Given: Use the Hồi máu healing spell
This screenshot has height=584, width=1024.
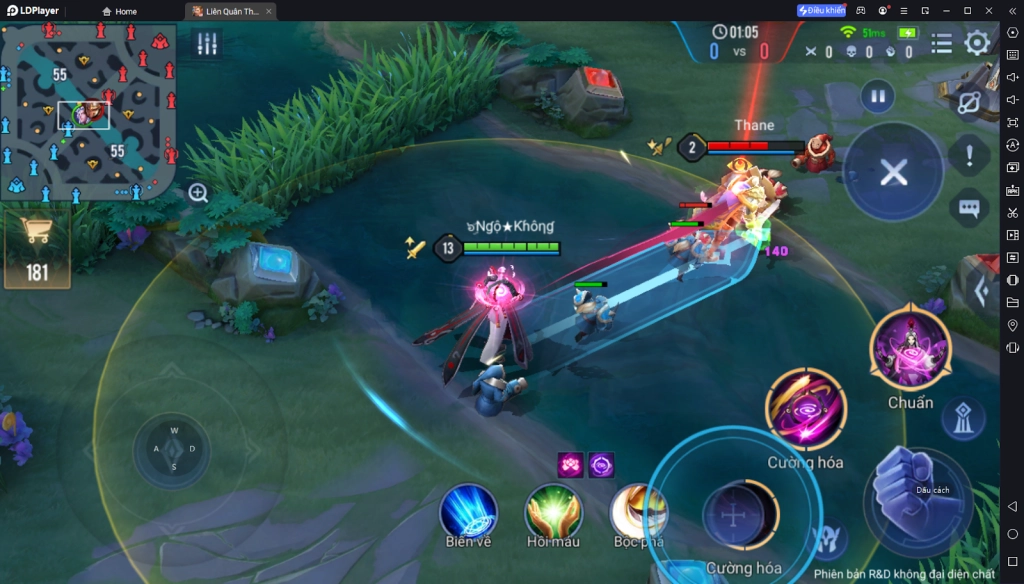Looking at the screenshot, I should pos(553,512).
